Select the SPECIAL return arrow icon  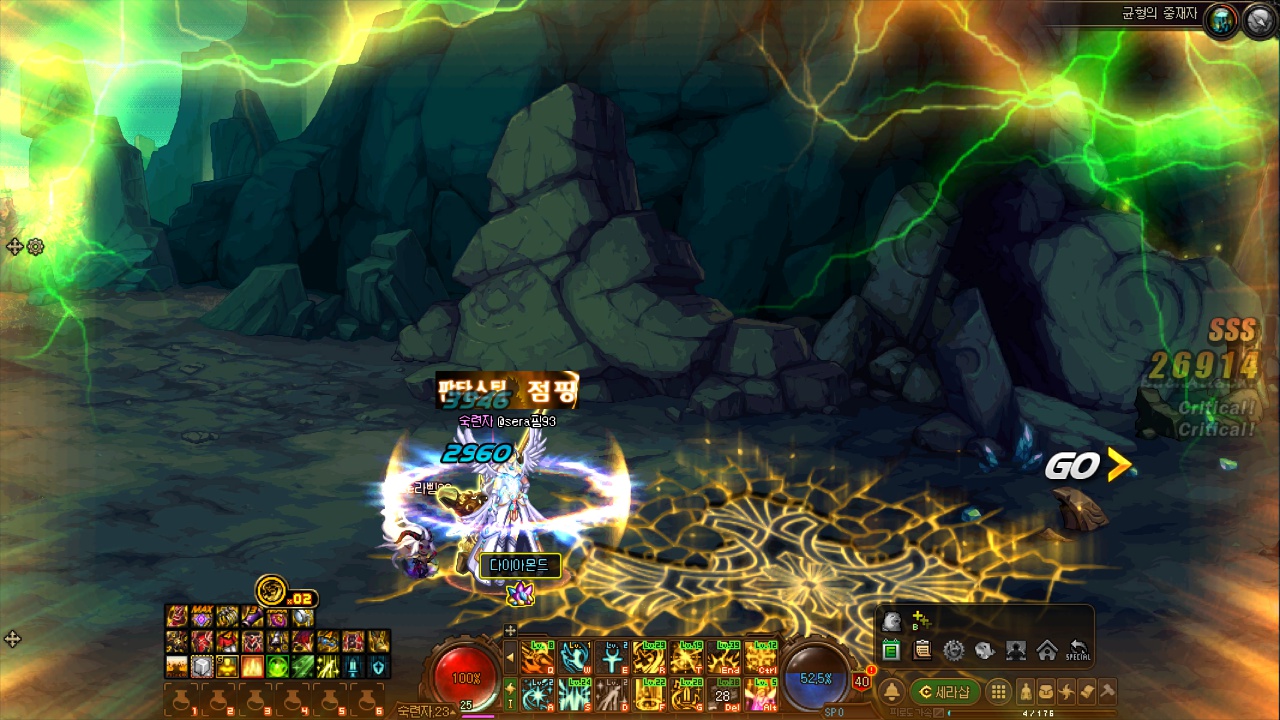[x=1078, y=651]
